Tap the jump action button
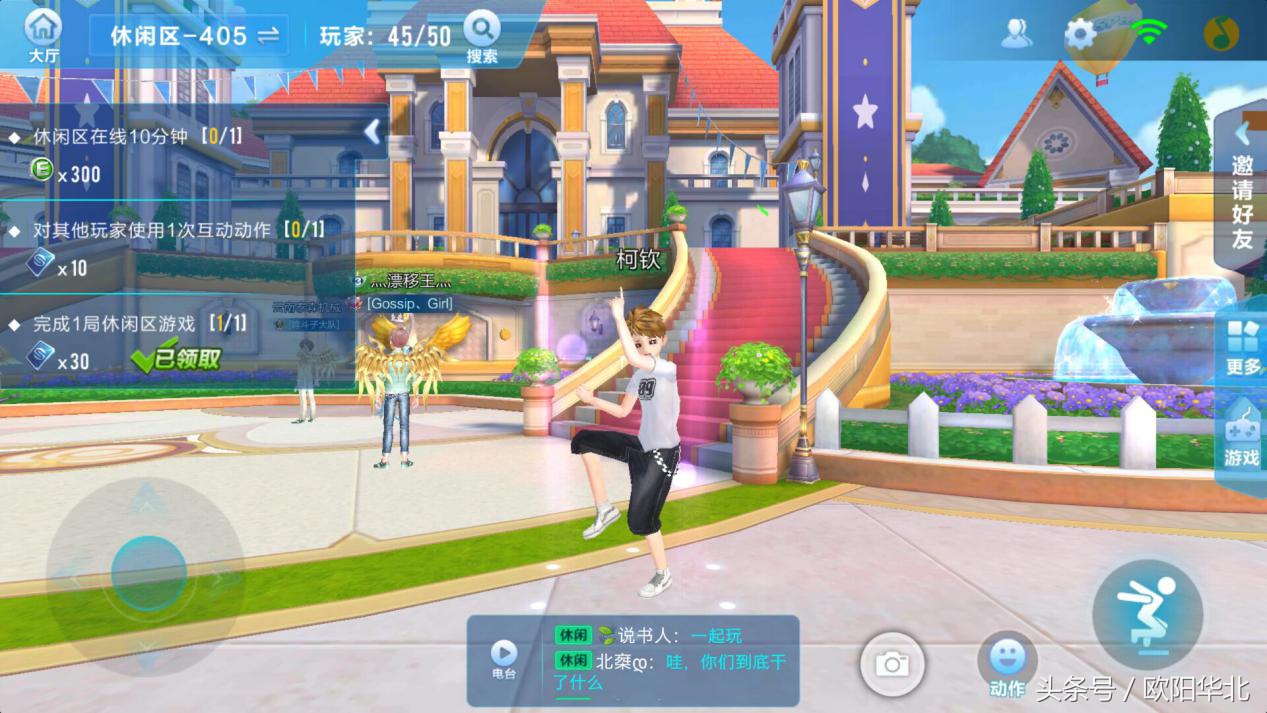The width and height of the screenshot is (1267, 713). point(1146,614)
